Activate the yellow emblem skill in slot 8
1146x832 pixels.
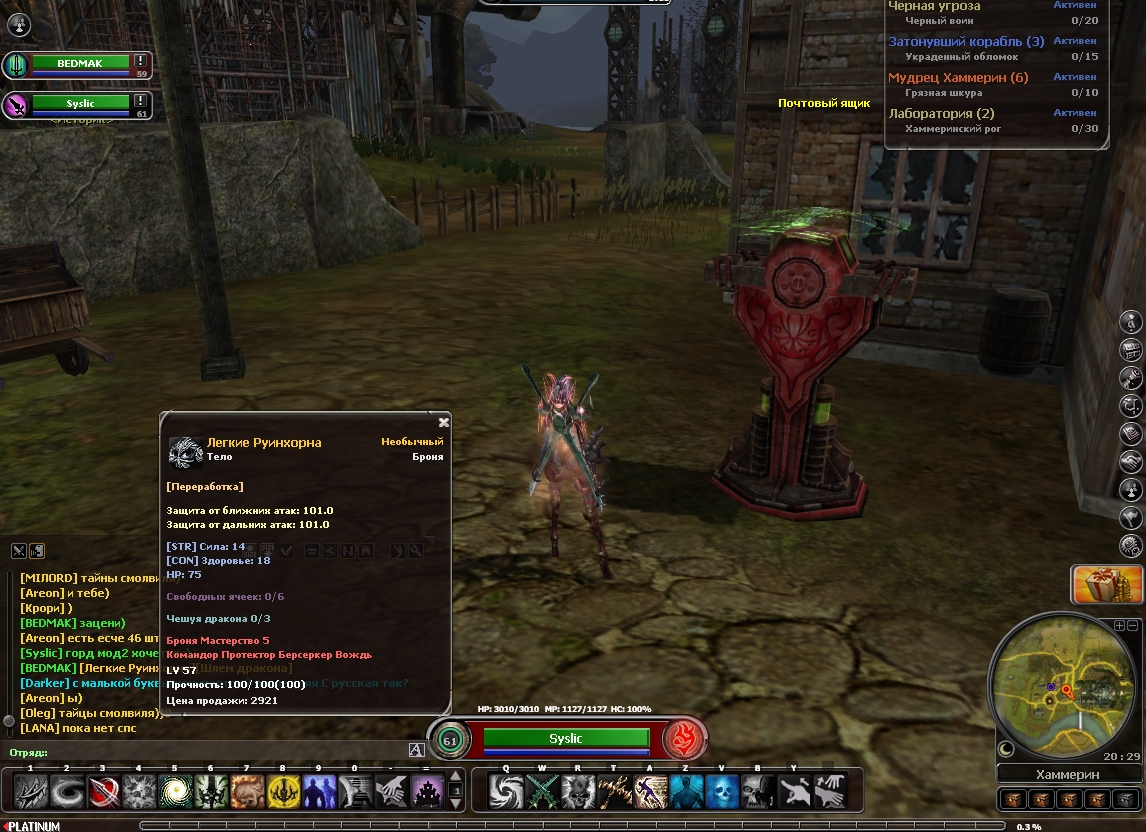[x=283, y=792]
